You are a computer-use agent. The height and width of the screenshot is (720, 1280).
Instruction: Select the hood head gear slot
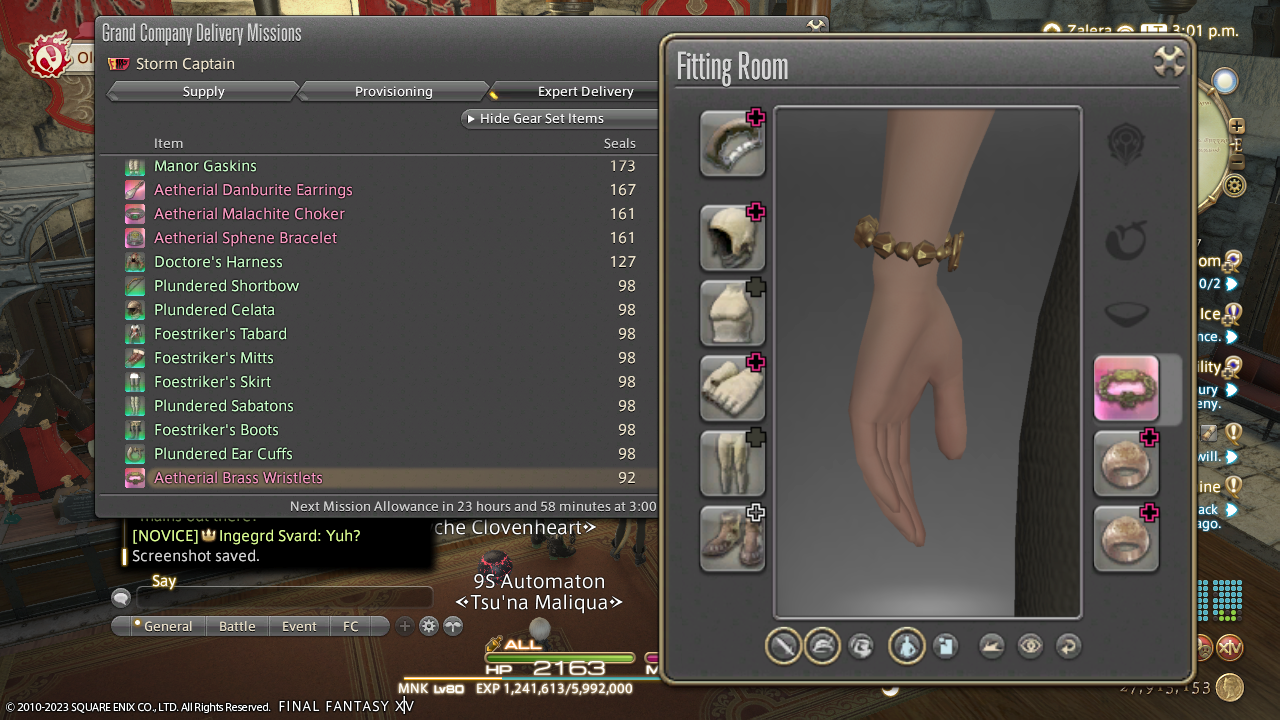pos(732,238)
